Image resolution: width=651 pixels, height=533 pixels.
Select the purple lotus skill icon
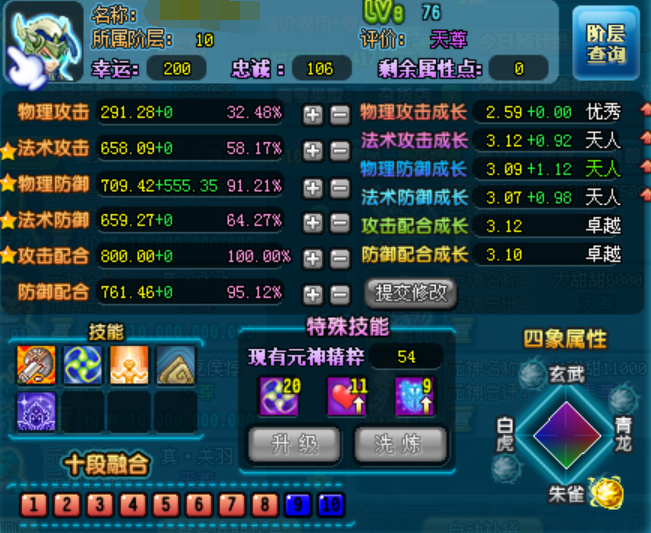(36, 411)
